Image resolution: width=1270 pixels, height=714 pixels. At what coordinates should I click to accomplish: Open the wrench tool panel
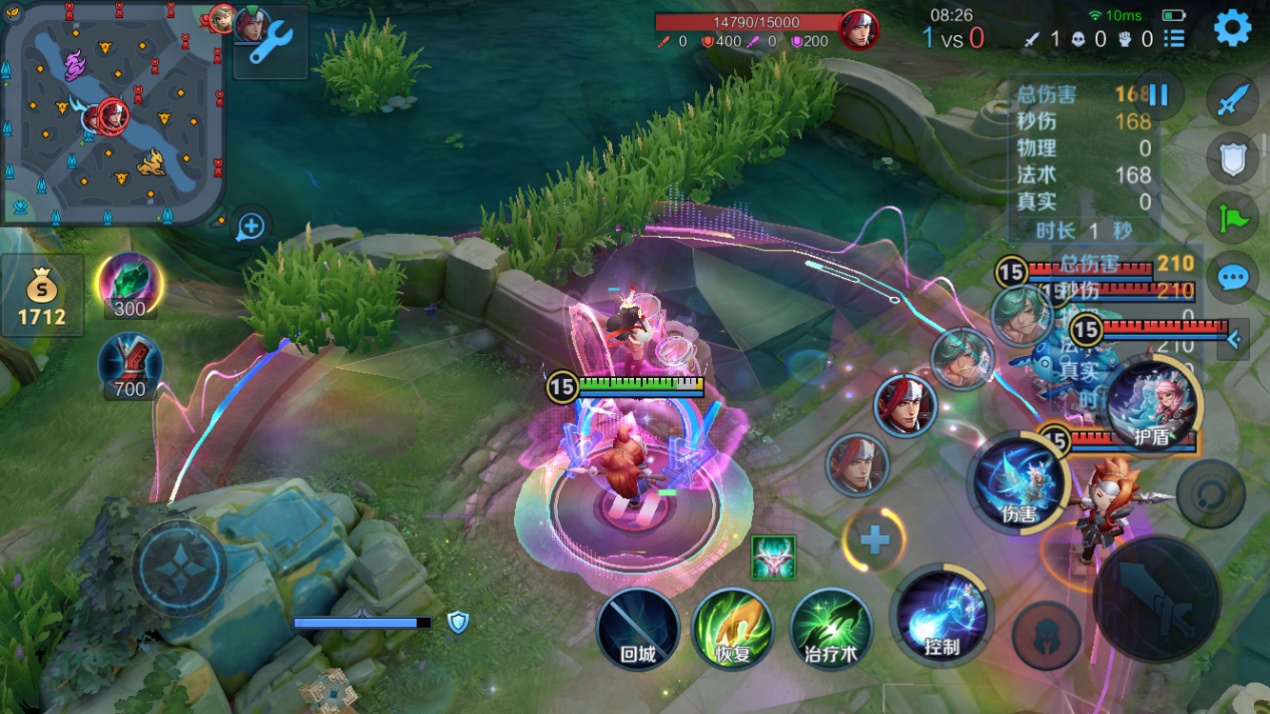tap(271, 41)
